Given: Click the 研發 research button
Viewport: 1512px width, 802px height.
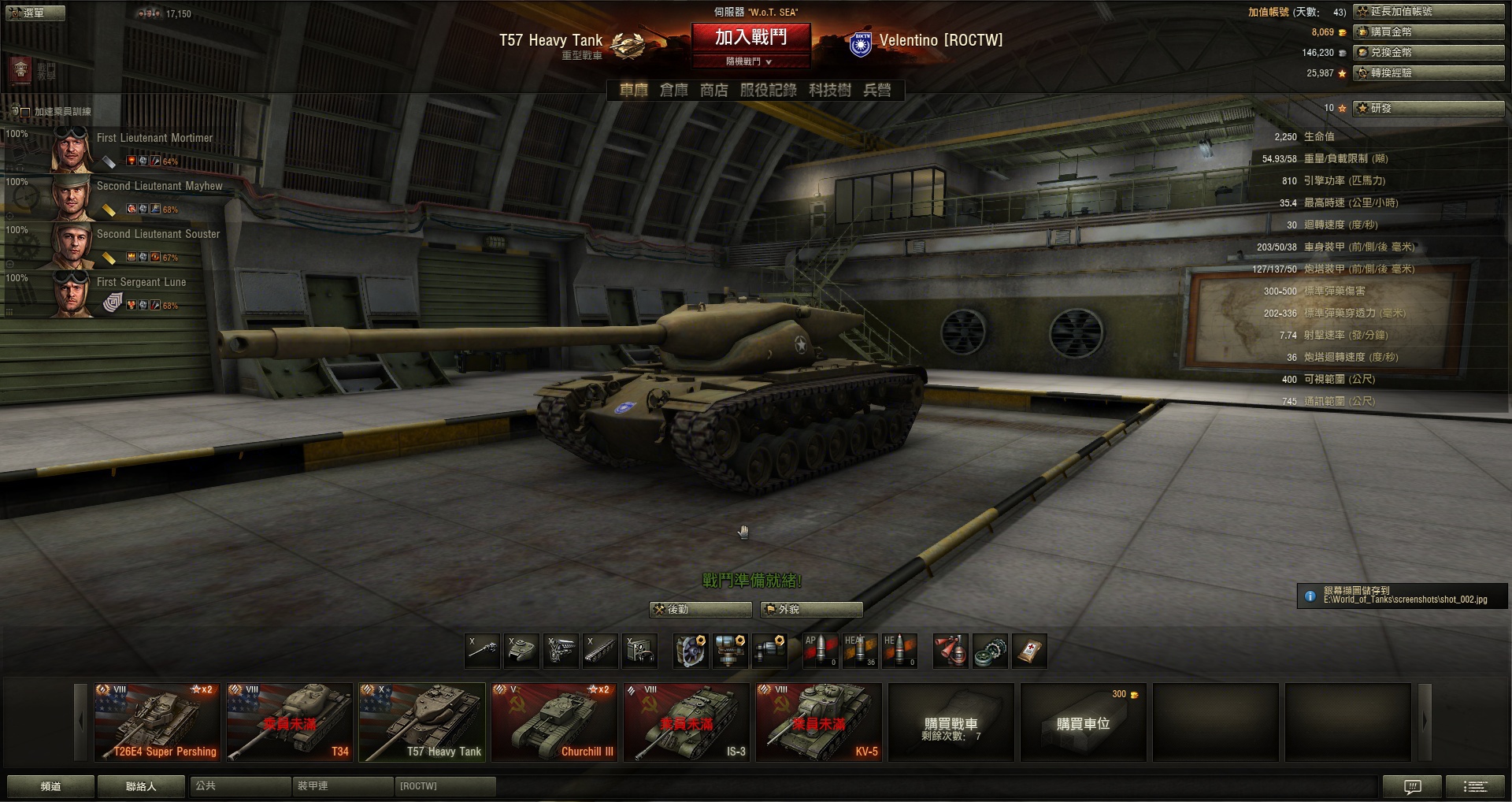Looking at the screenshot, I should coord(1429,108).
